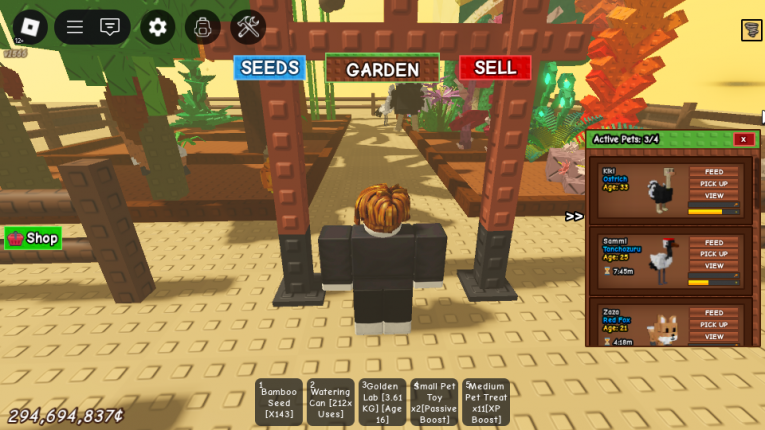View Sammi the Tanchozuru
The height and width of the screenshot is (430, 765).
click(714, 266)
